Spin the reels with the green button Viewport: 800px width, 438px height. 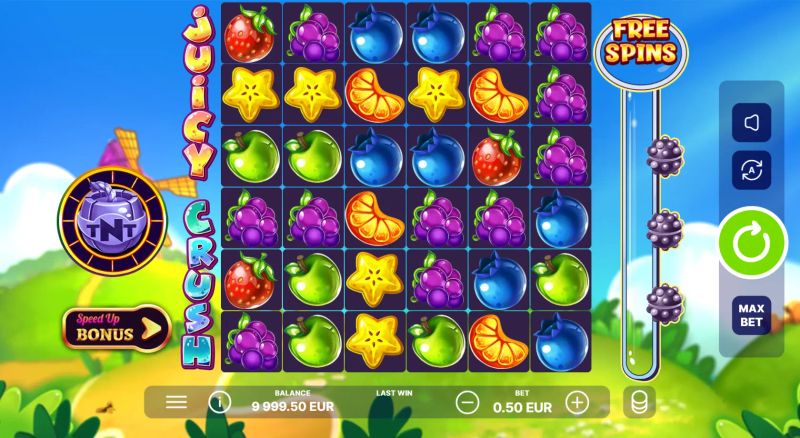pyautogui.click(x=751, y=243)
